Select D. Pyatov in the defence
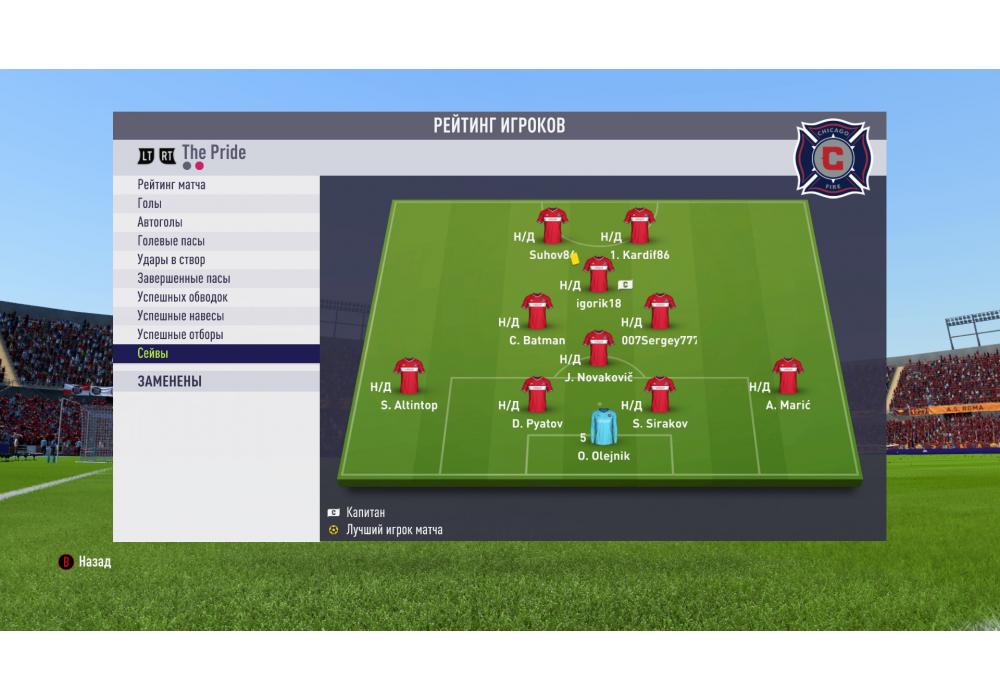The width and height of the screenshot is (1000, 700). [x=537, y=395]
